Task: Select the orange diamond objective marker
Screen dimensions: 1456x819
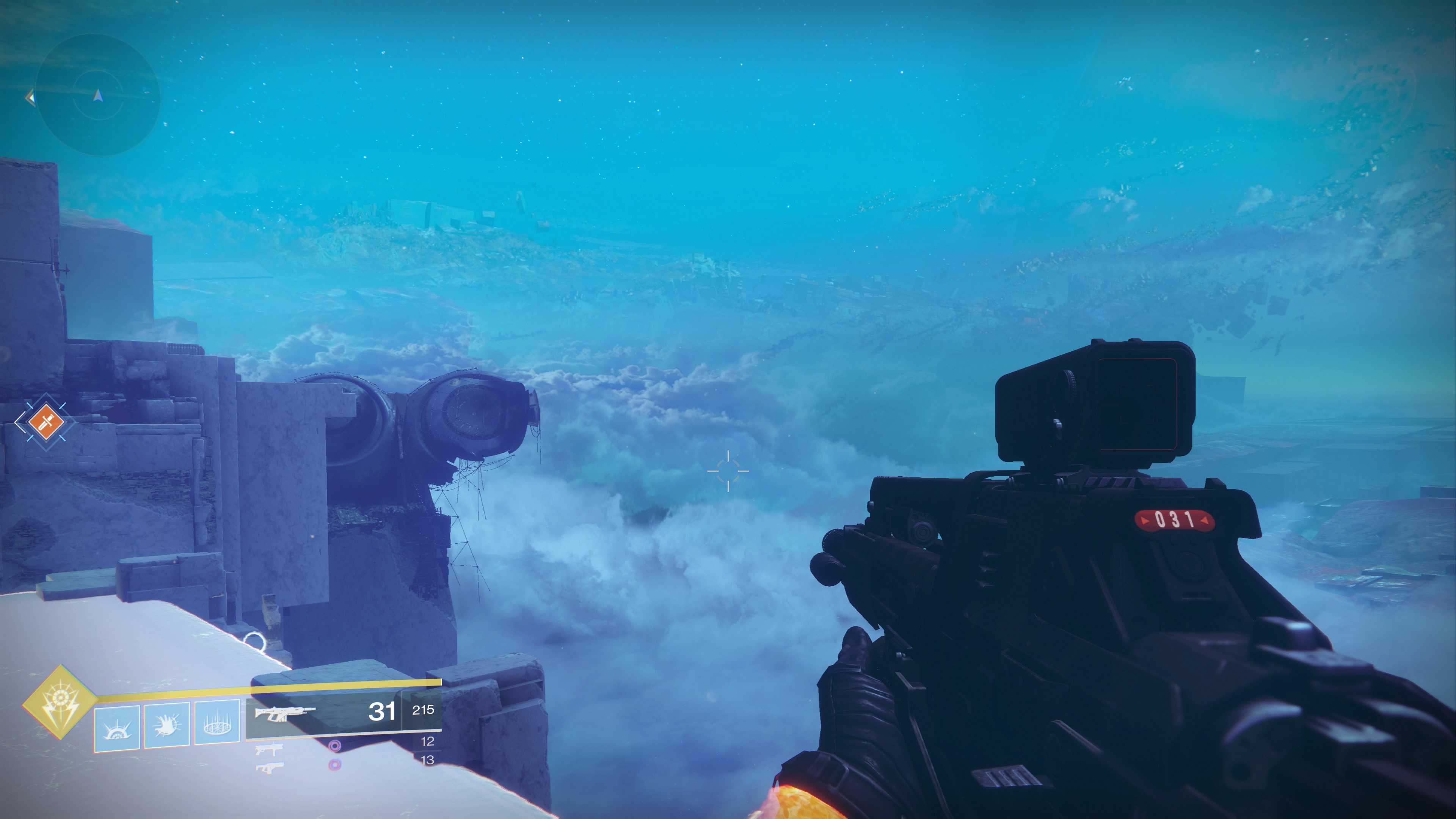Action: [x=45, y=421]
